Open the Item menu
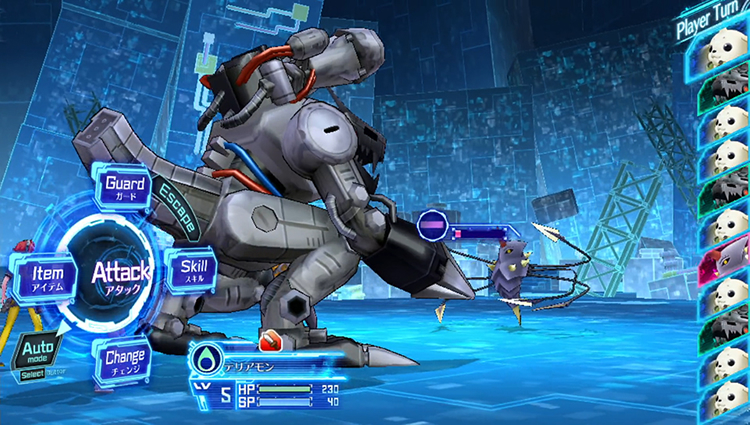The height and width of the screenshot is (425, 750). point(45,276)
